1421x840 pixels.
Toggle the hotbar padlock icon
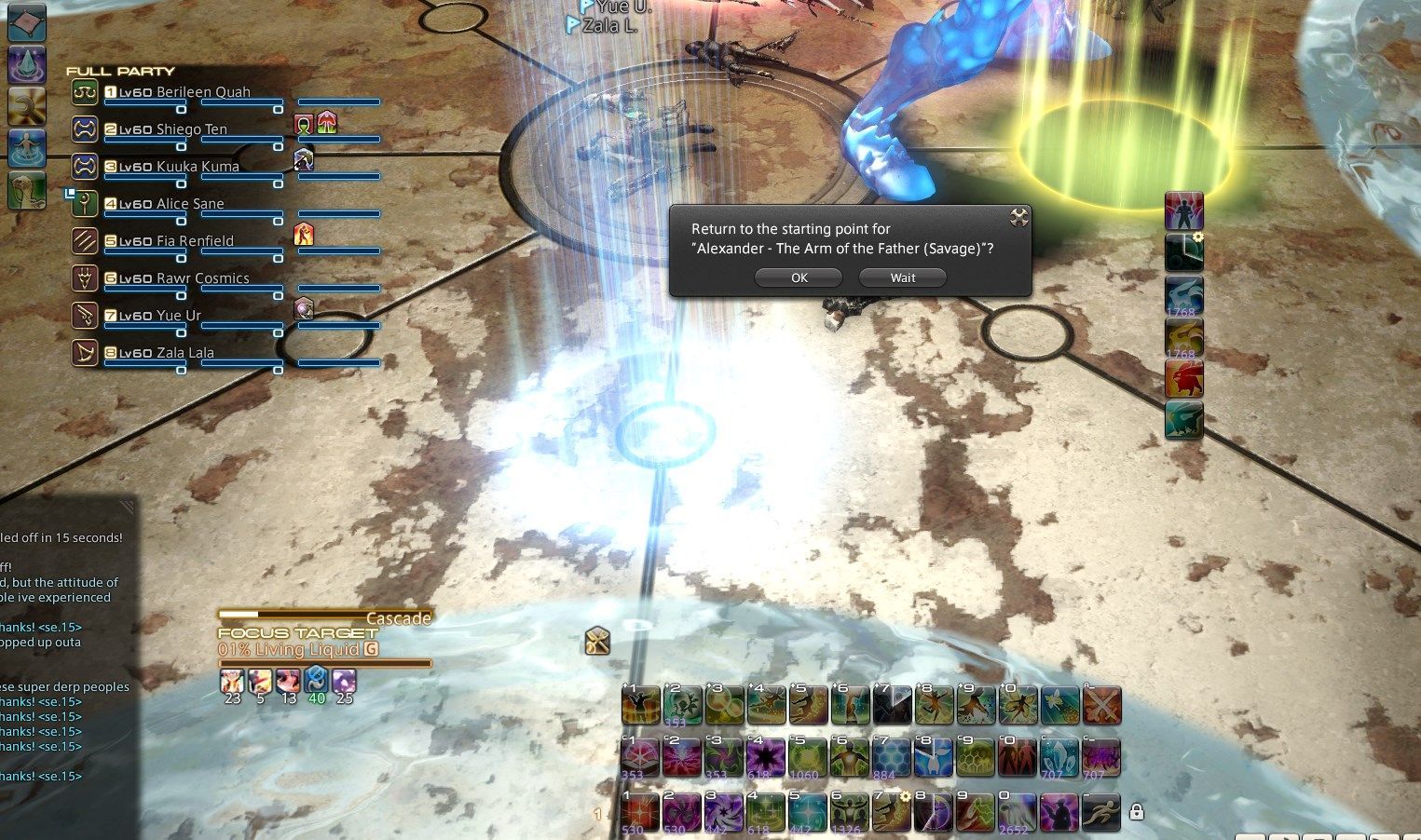click(x=1136, y=812)
